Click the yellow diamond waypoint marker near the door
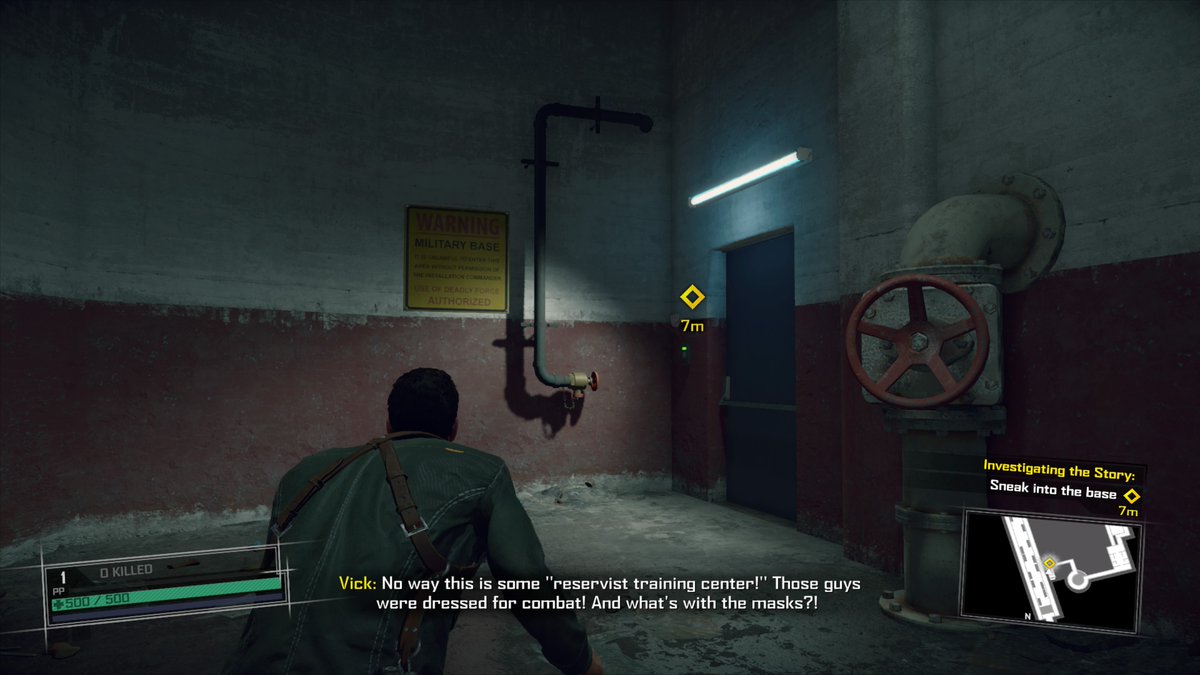1200x675 pixels. tap(691, 298)
